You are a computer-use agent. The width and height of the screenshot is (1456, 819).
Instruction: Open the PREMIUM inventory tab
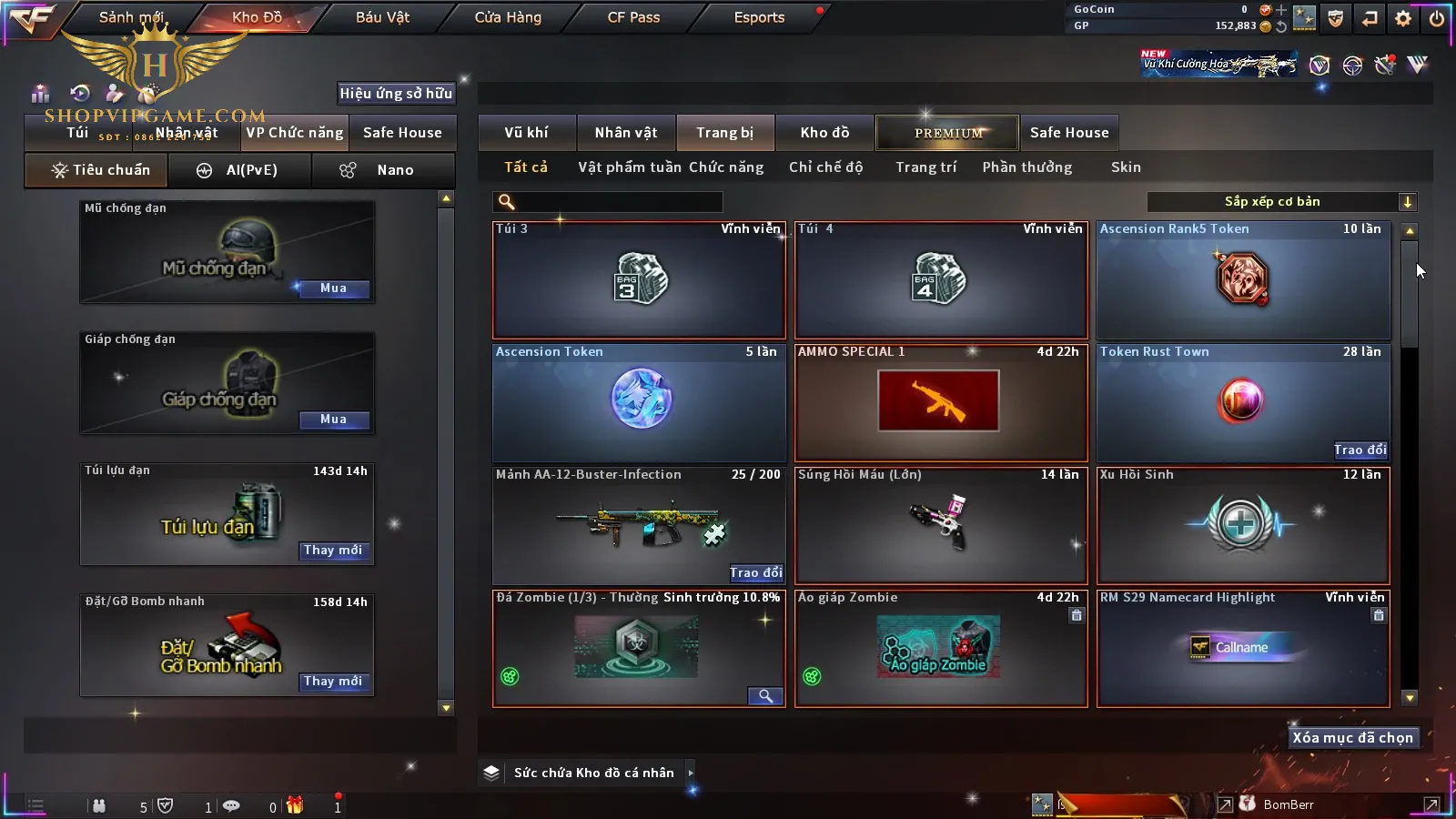tap(948, 133)
